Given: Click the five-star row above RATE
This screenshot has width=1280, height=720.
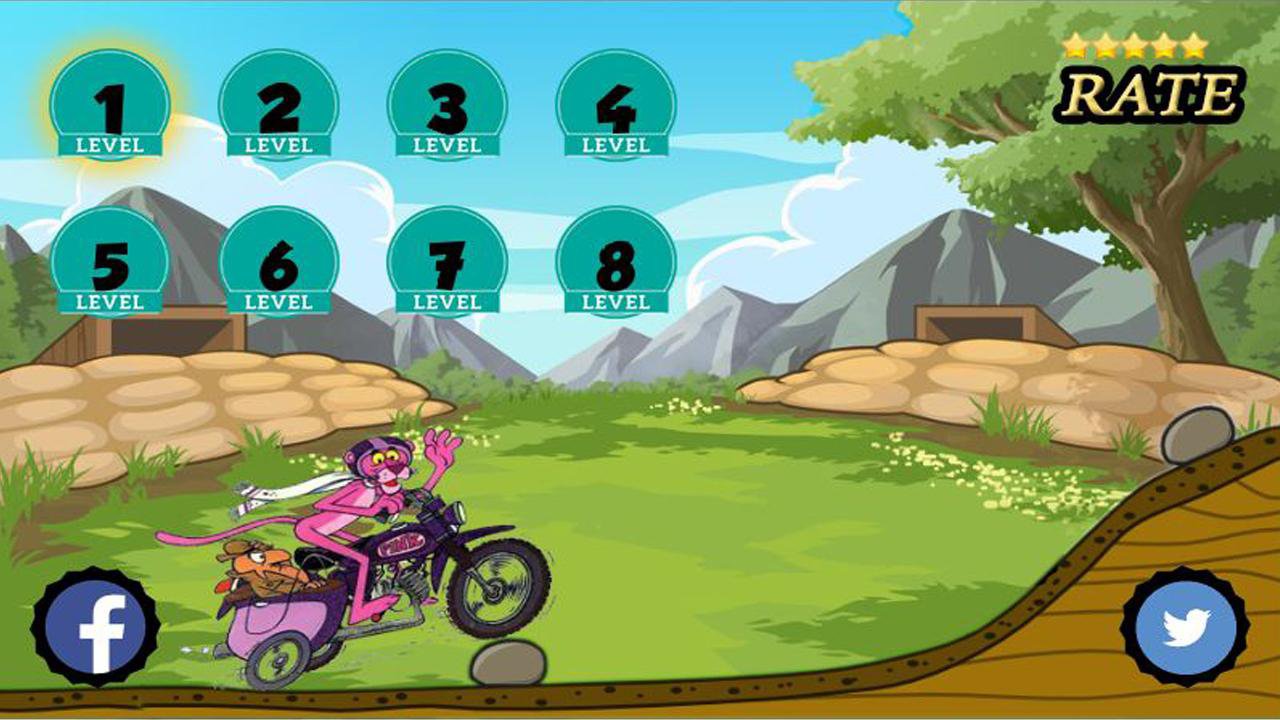Looking at the screenshot, I should (x=1135, y=43).
